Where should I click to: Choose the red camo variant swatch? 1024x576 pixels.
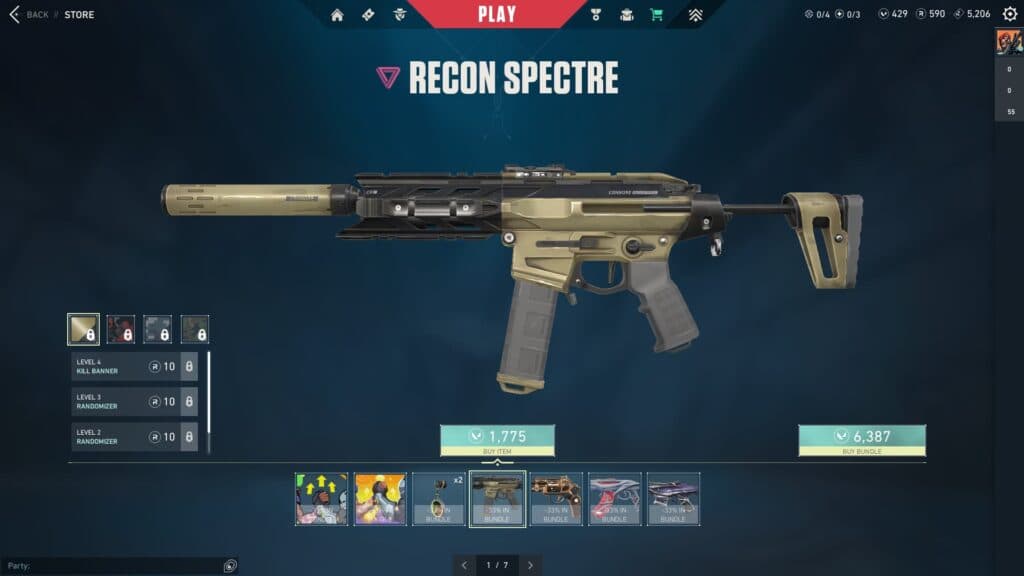pyautogui.click(x=120, y=329)
